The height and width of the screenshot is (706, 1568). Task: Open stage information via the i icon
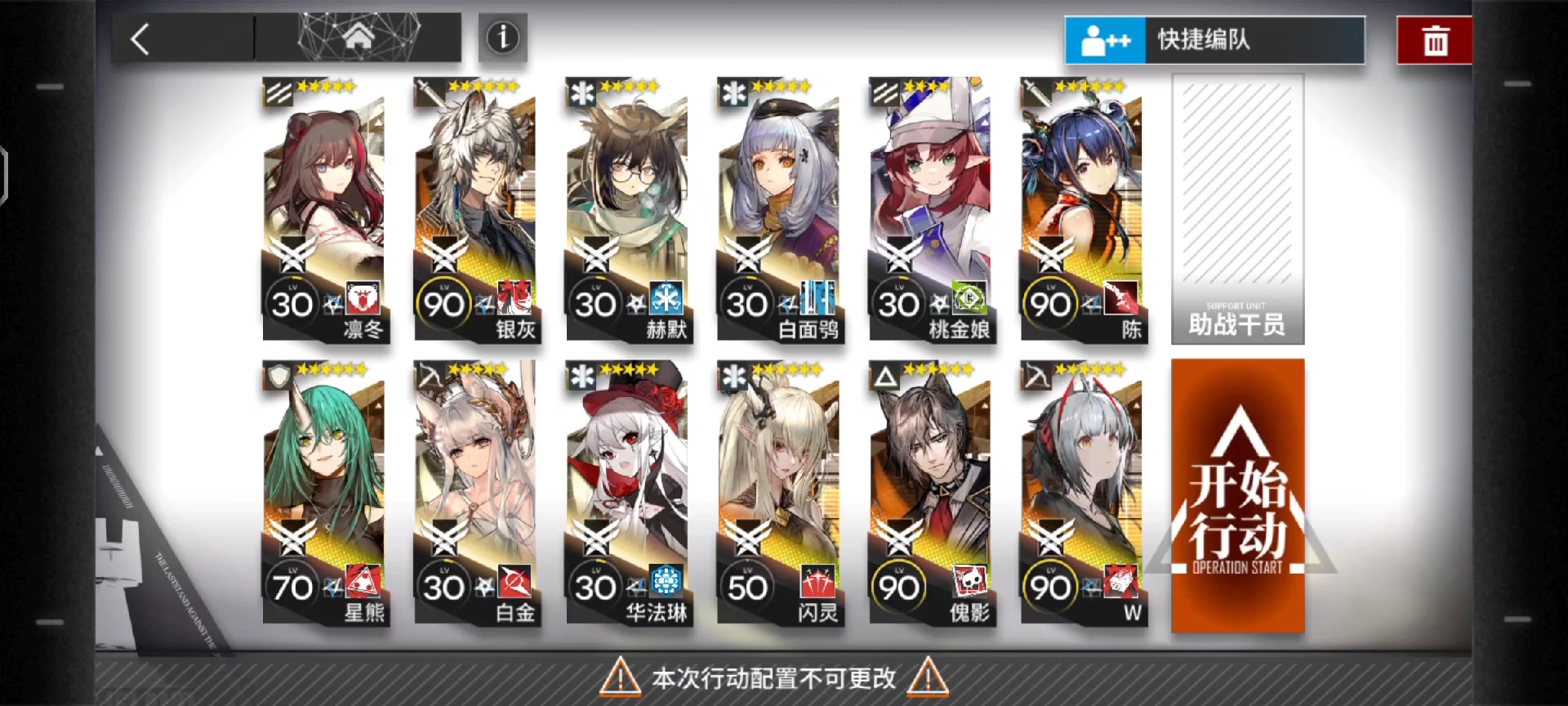pyautogui.click(x=502, y=38)
